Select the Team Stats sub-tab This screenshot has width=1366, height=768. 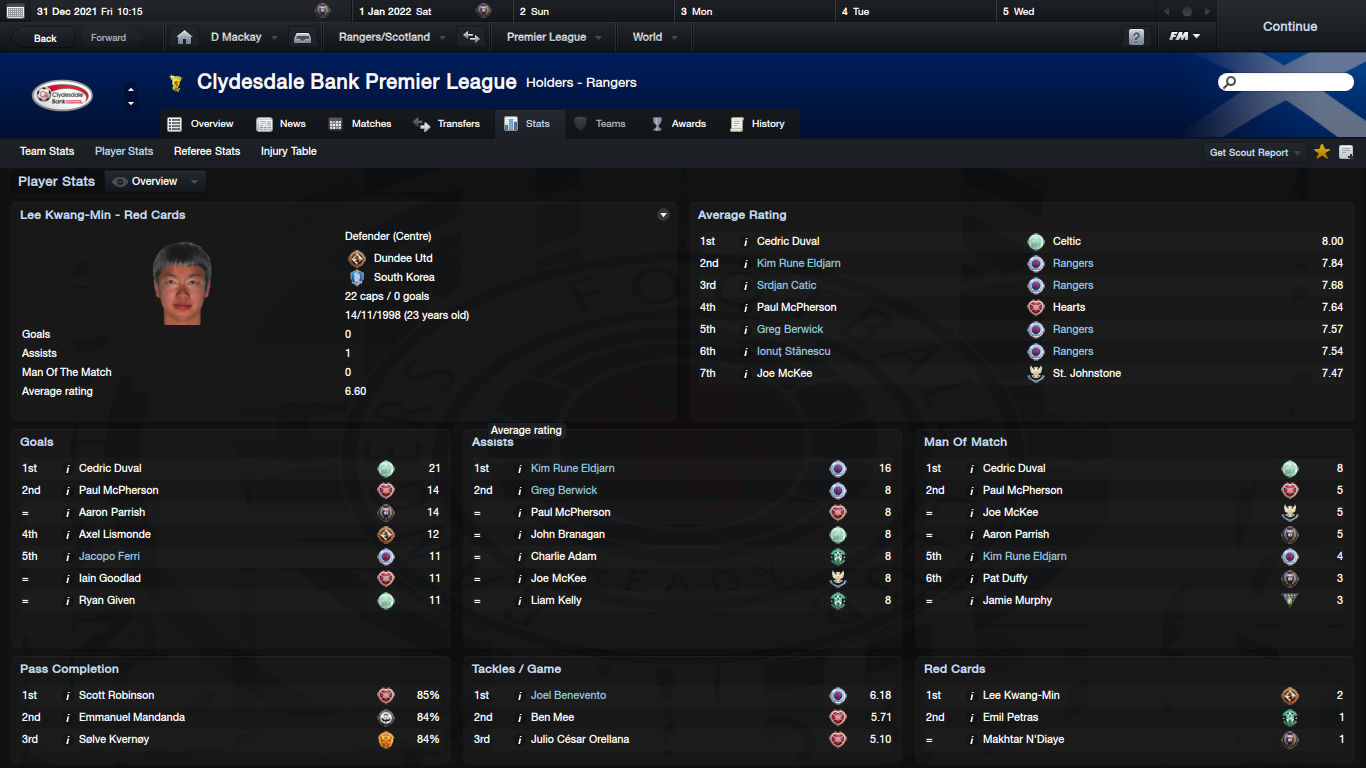[x=47, y=151]
